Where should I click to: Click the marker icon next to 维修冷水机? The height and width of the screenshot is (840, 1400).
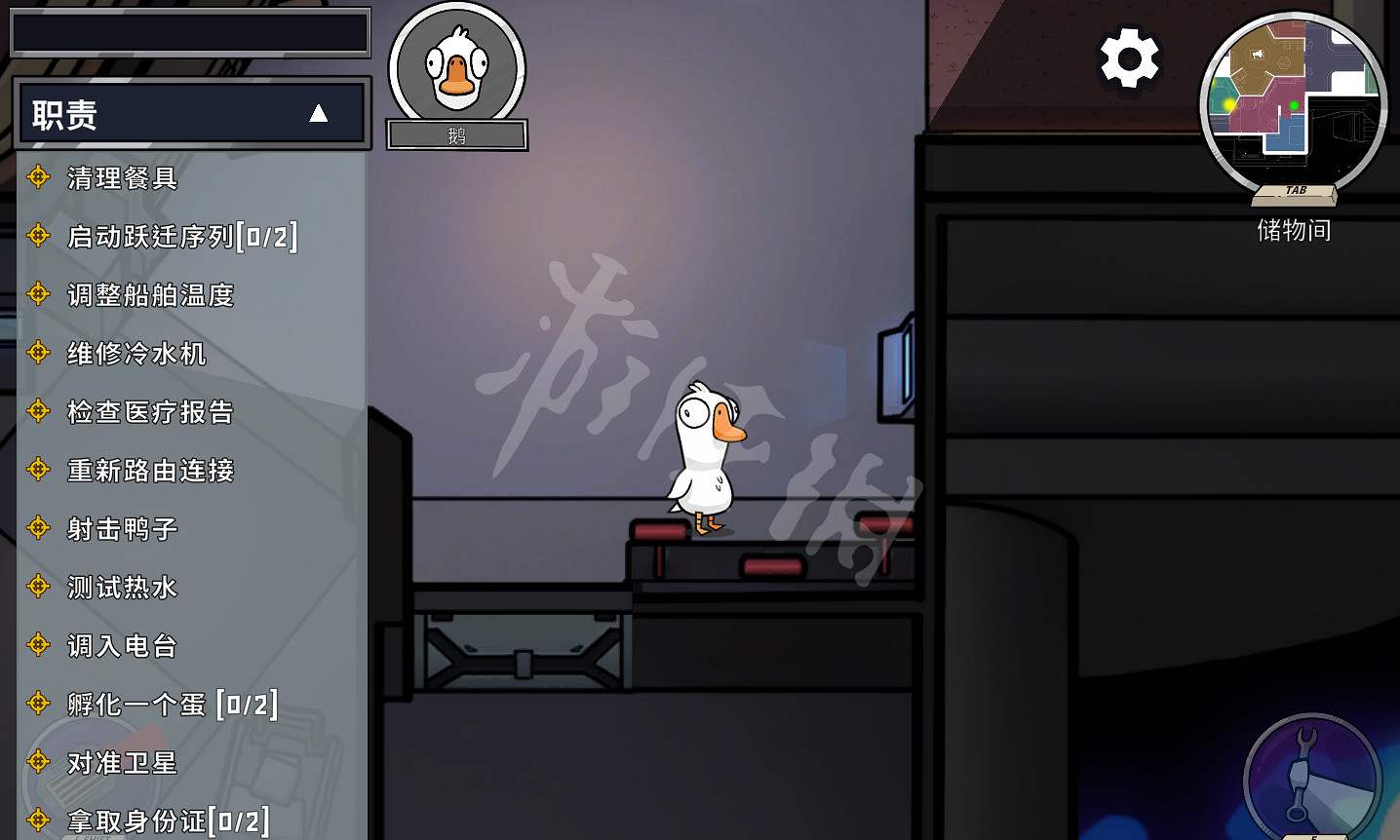pyautogui.click(x=39, y=353)
